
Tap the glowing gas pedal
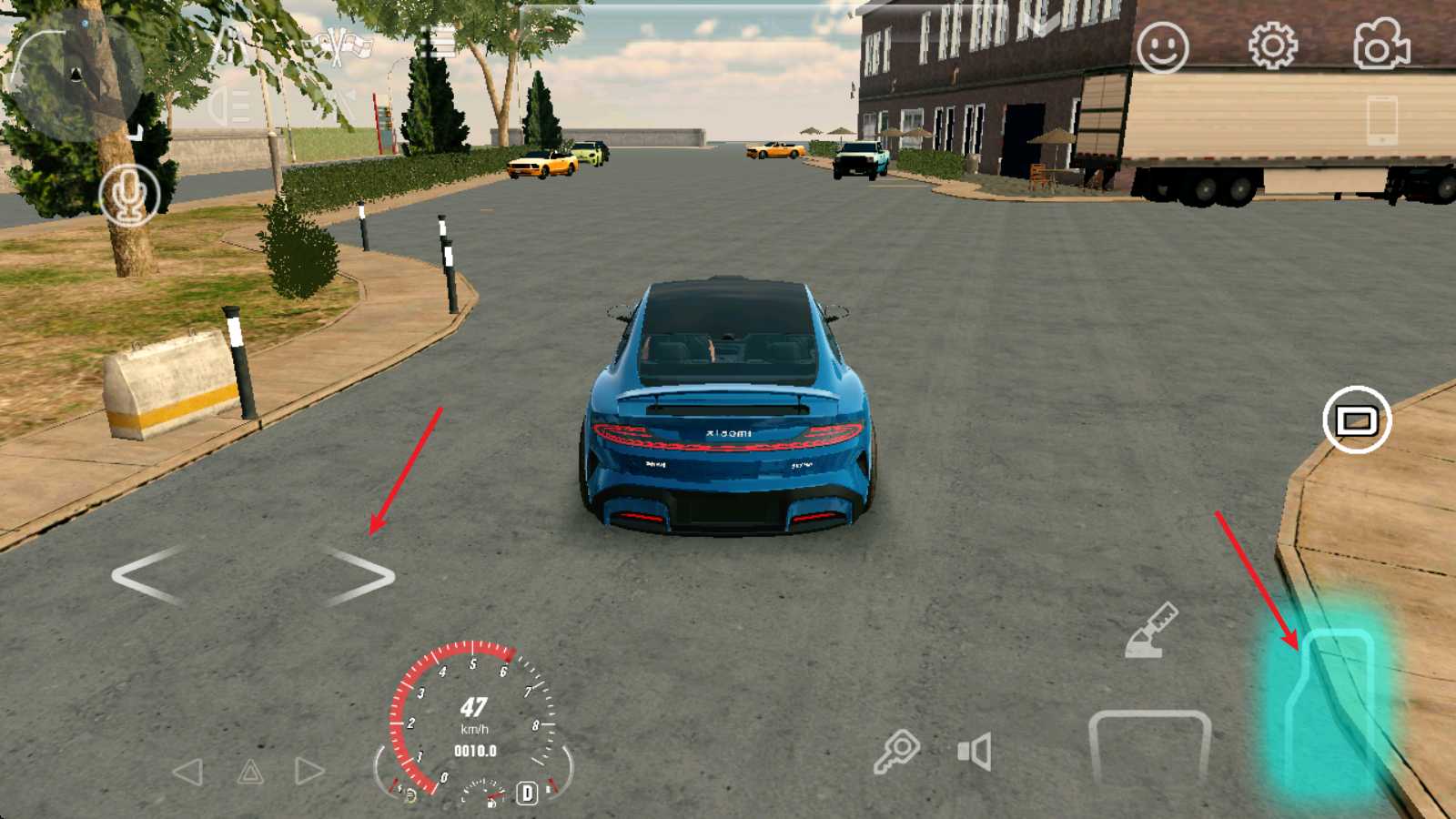click(1330, 710)
